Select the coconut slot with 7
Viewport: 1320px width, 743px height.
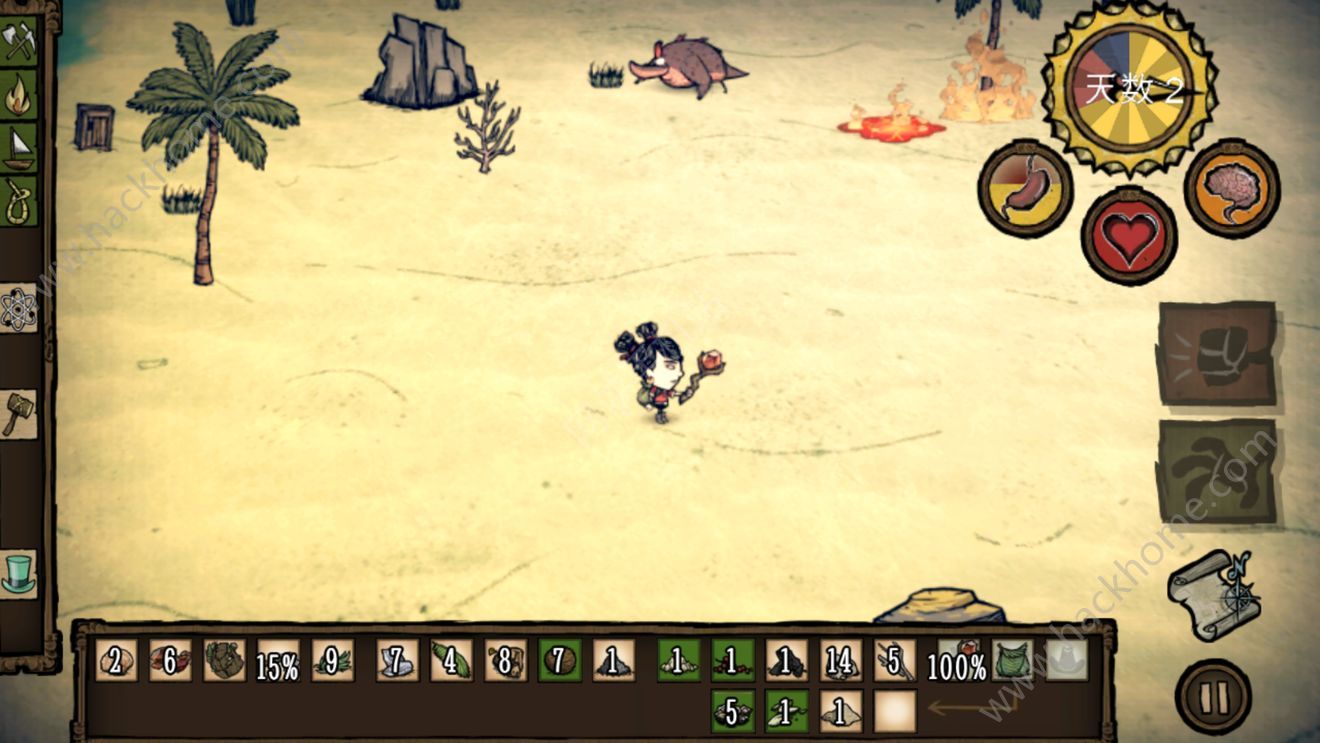click(559, 661)
